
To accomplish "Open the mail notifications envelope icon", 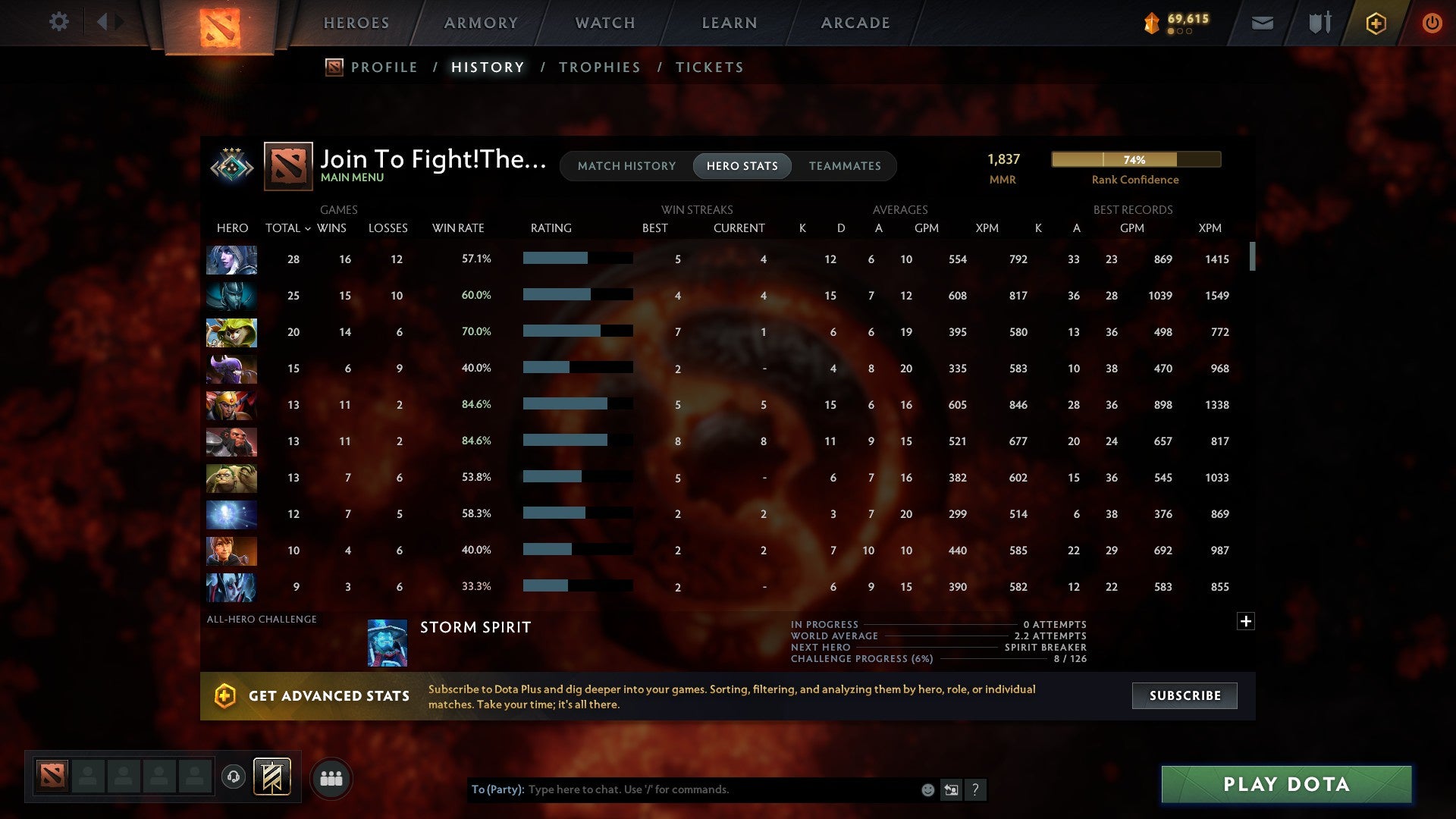I will pos(1263,23).
